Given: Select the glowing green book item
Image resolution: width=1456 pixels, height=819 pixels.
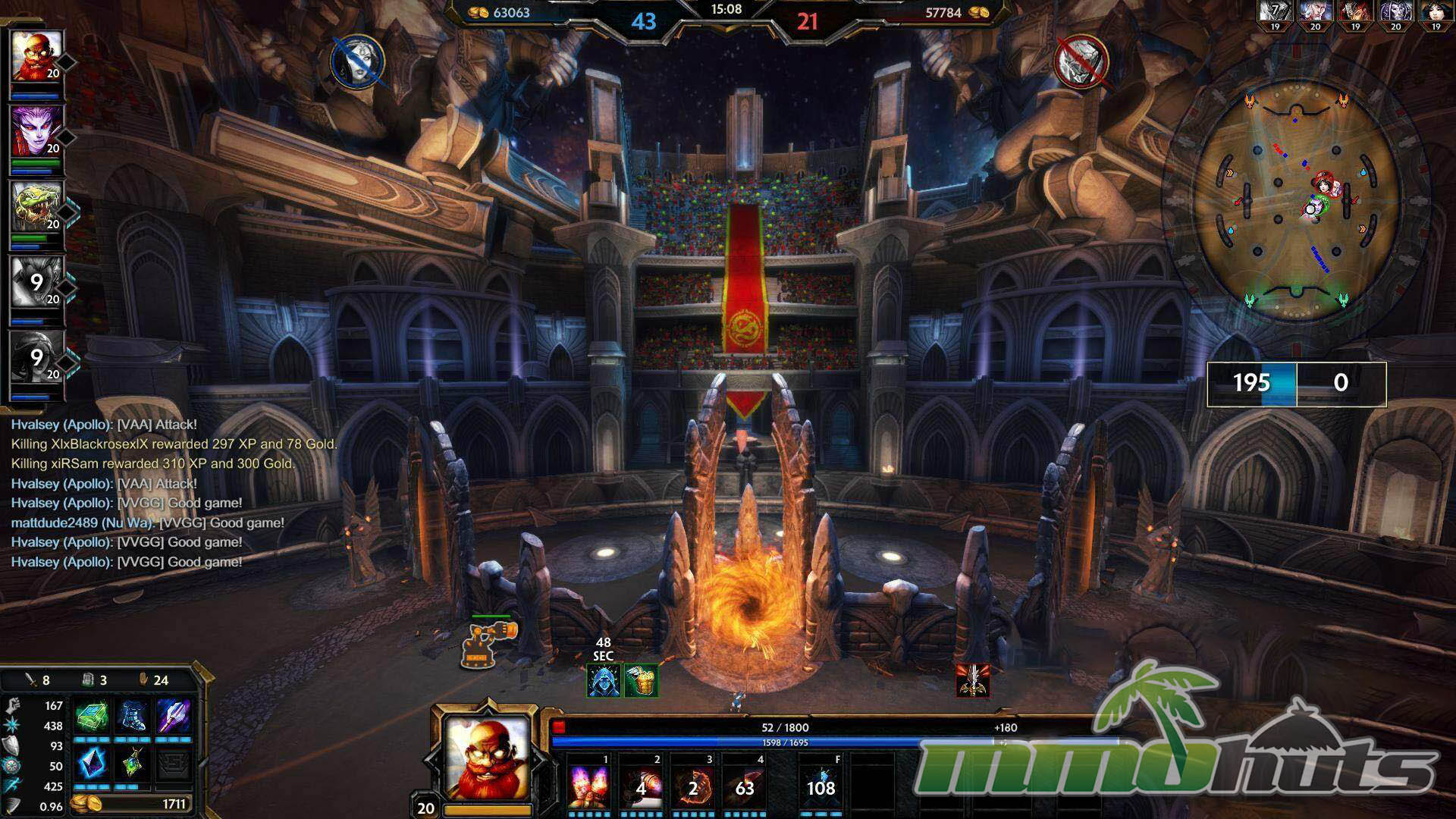Looking at the screenshot, I should click(92, 716).
